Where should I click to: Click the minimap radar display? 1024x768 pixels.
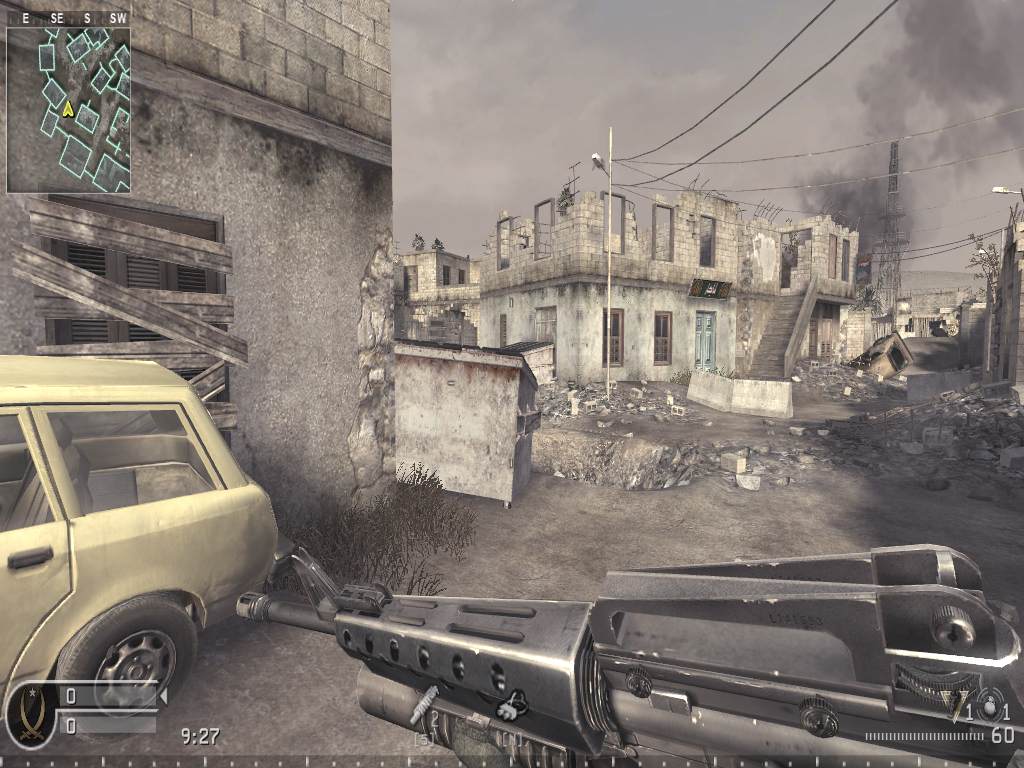click(x=68, y=110)
